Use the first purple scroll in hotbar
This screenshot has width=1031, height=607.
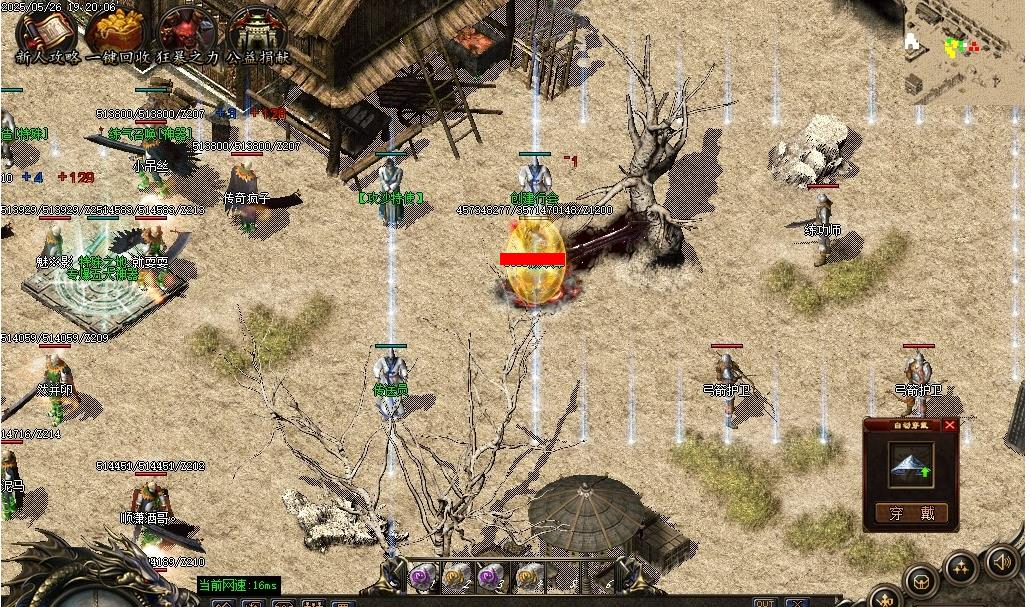[x=422, y=575]
